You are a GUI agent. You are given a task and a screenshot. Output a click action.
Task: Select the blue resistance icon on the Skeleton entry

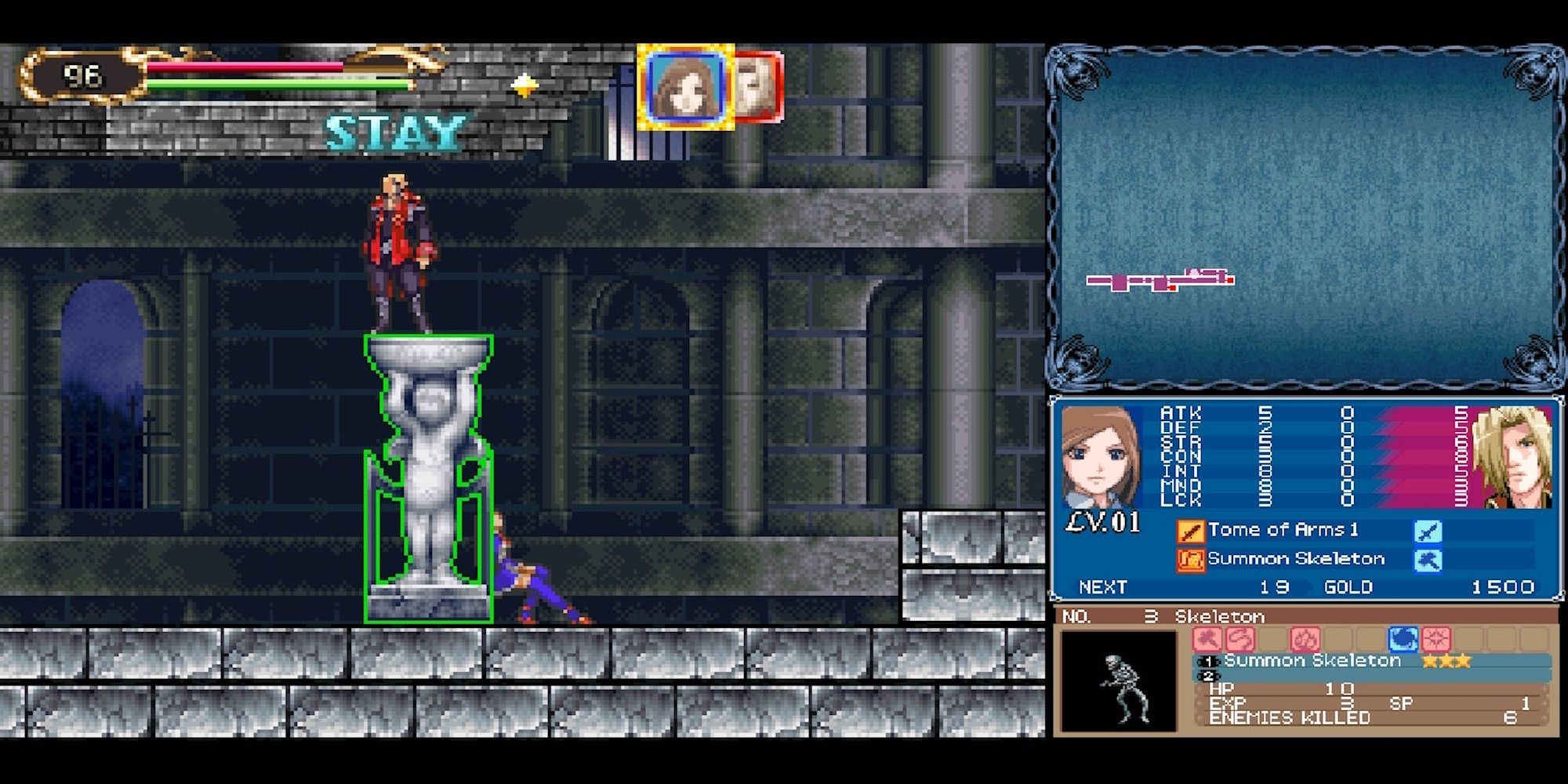tap(1402, 640)
